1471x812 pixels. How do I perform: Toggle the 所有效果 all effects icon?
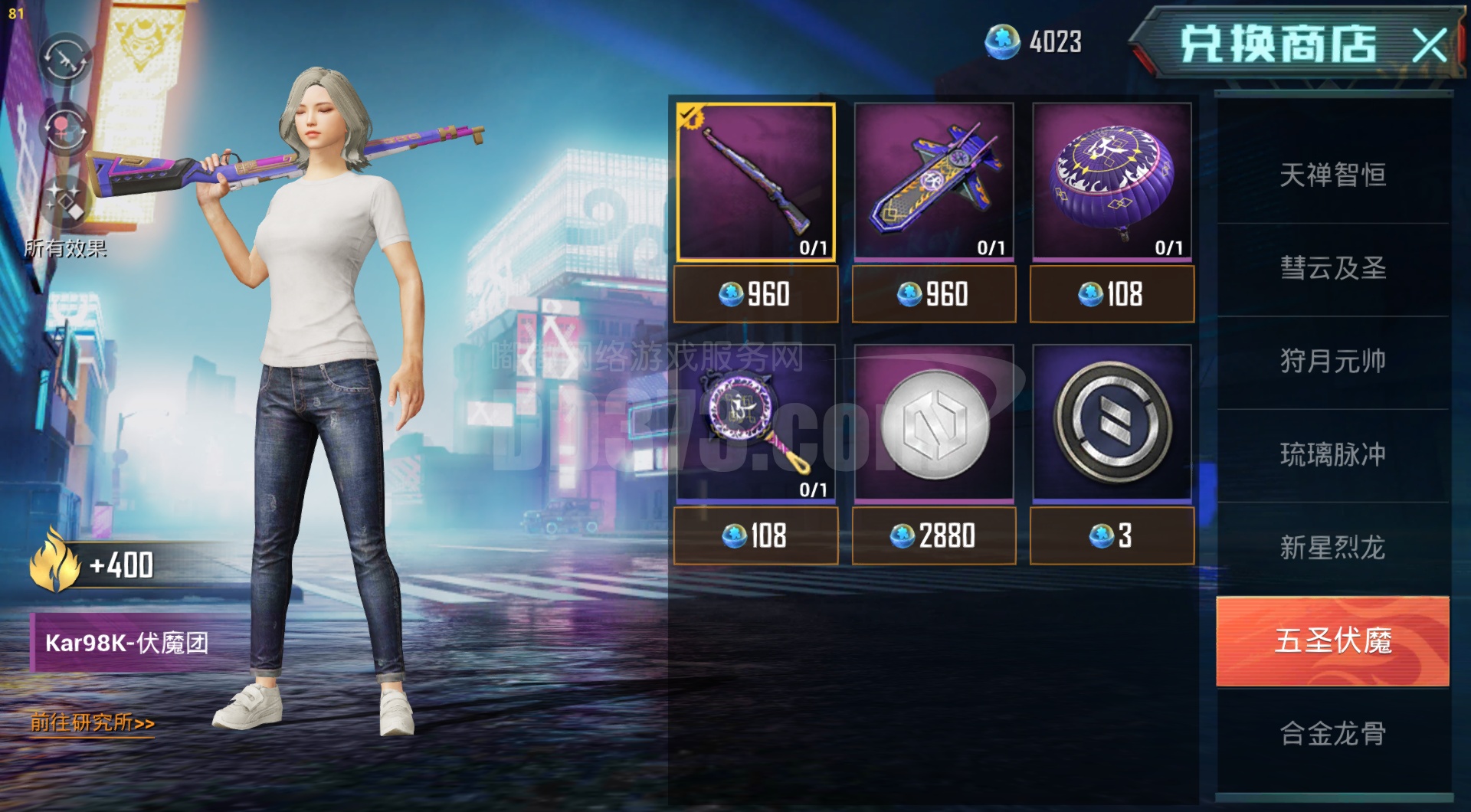click(x=65, y=201)
